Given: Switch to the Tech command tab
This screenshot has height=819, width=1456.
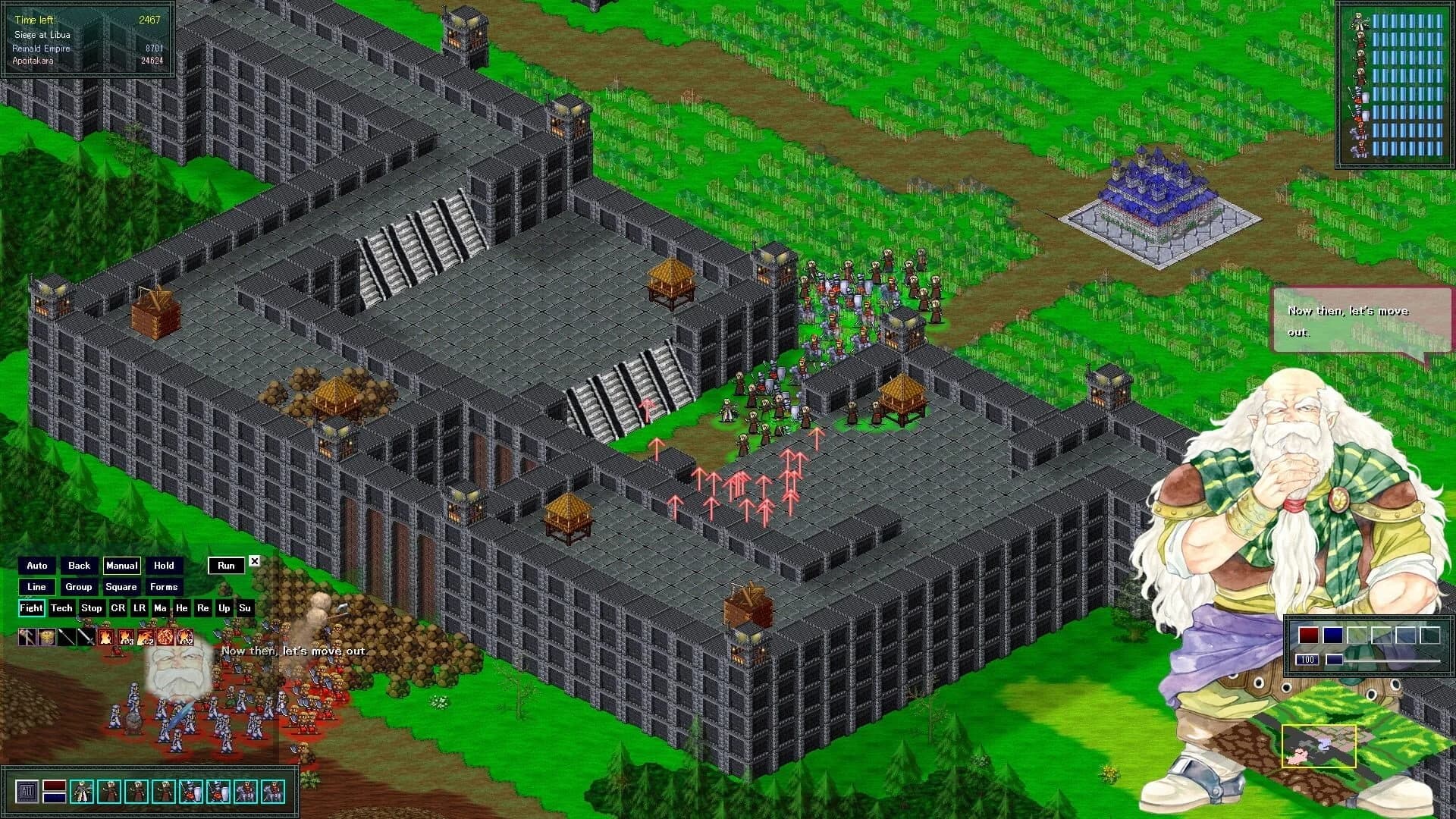Looking at the screenshot, I should [61, 607].
